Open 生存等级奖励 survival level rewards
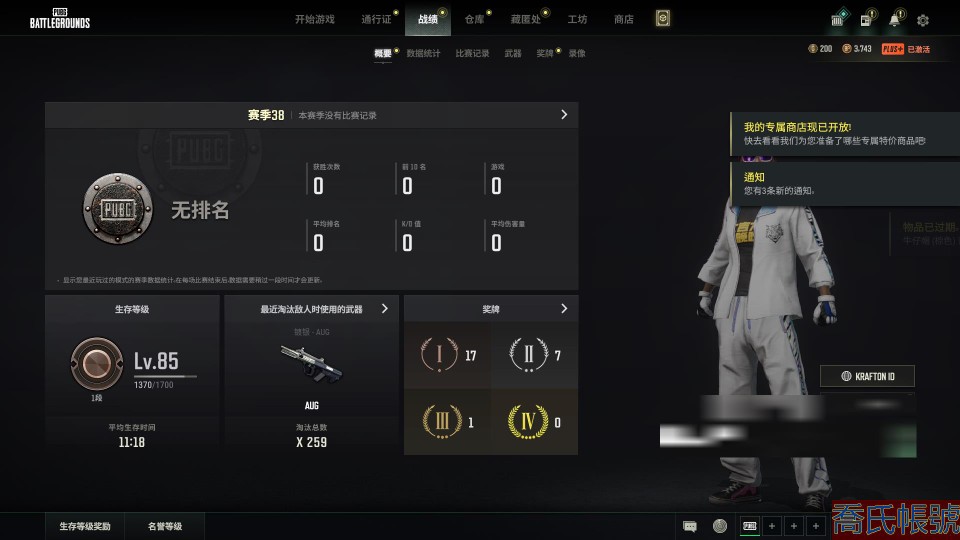 point(85,526)
